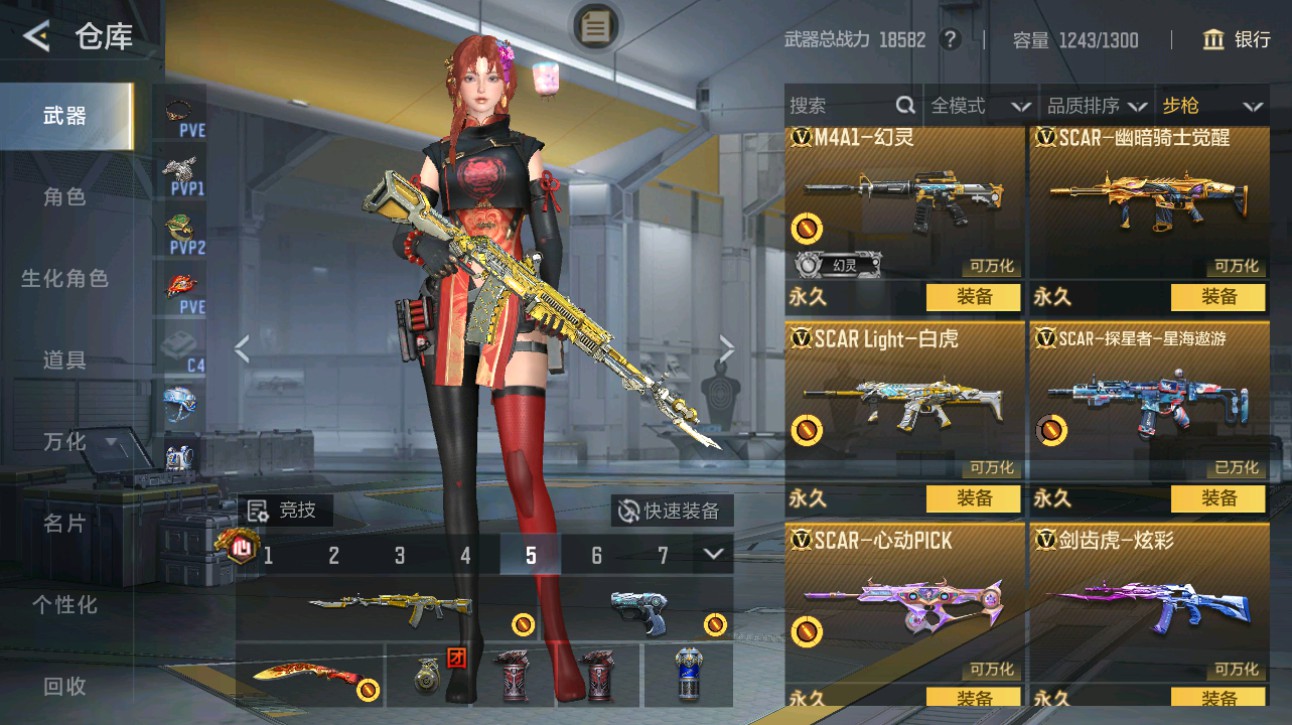1292x725 pixels.
Task: Open the 全模式 mode dropdown
Action: pyautogui.click(x=980, y=106)
